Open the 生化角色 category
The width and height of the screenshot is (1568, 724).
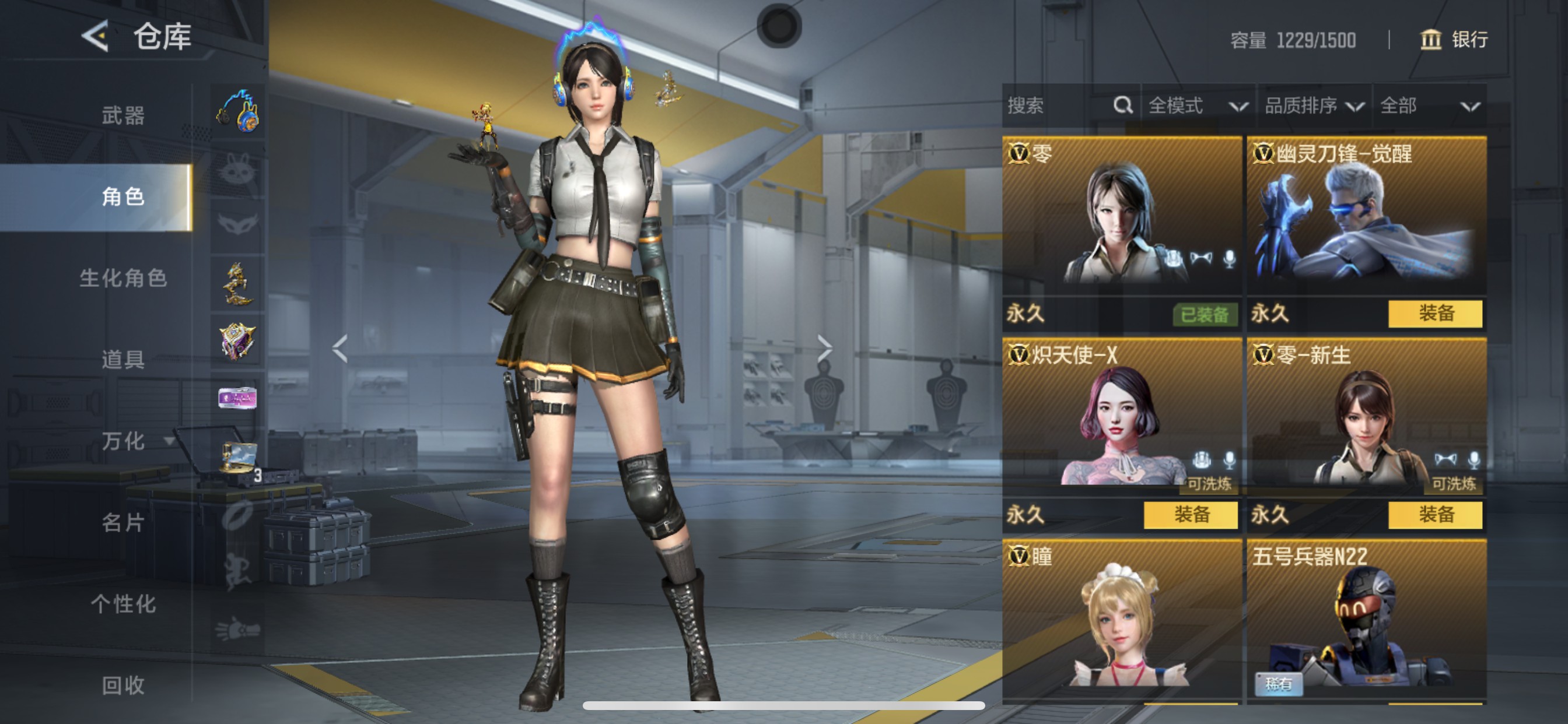pyautogui.click(x=123, y=278)
